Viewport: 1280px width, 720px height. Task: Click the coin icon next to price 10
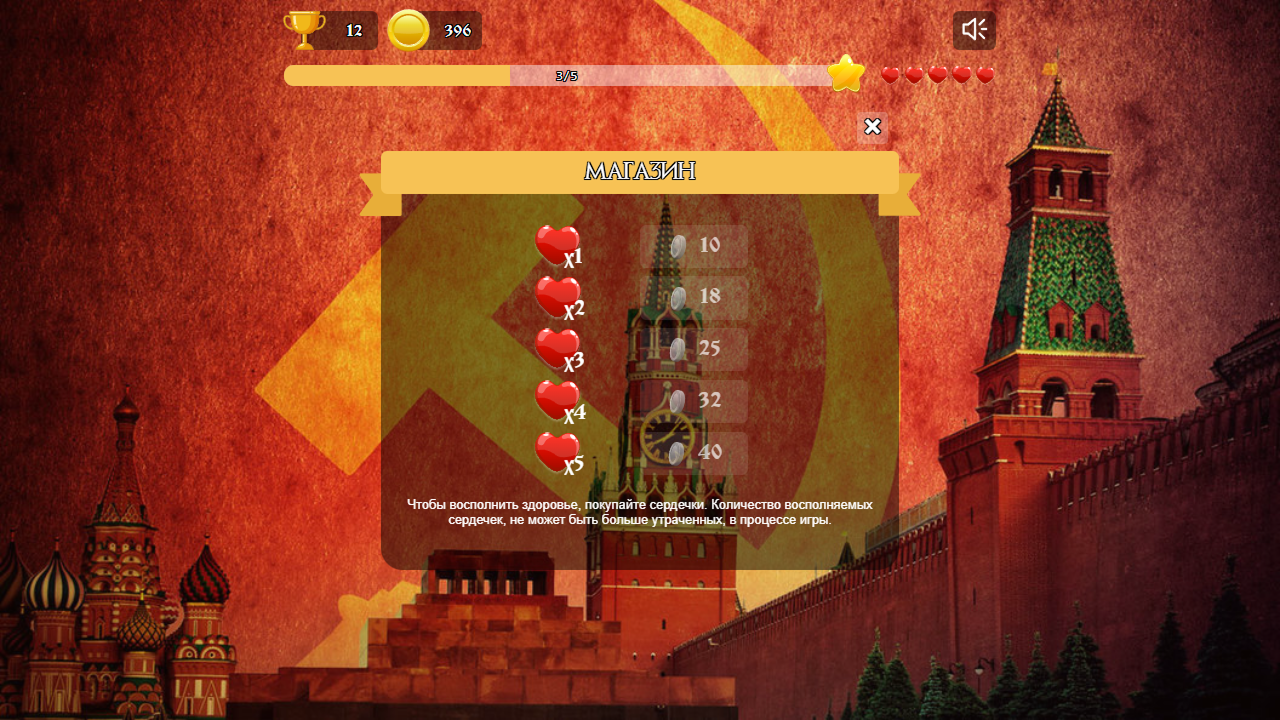point(676,243)
